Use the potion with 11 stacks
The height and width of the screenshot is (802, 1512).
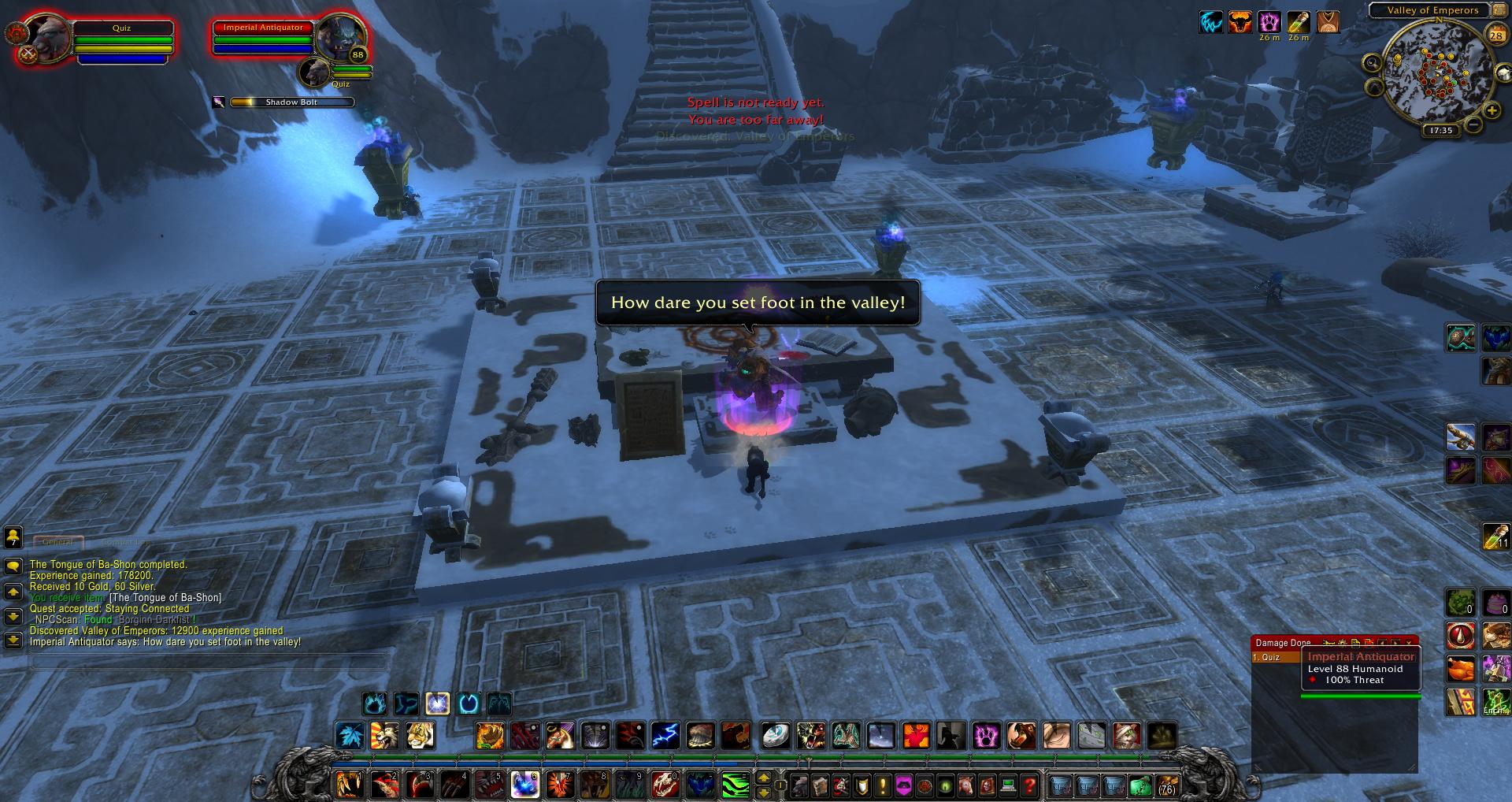coord(1495,537)
